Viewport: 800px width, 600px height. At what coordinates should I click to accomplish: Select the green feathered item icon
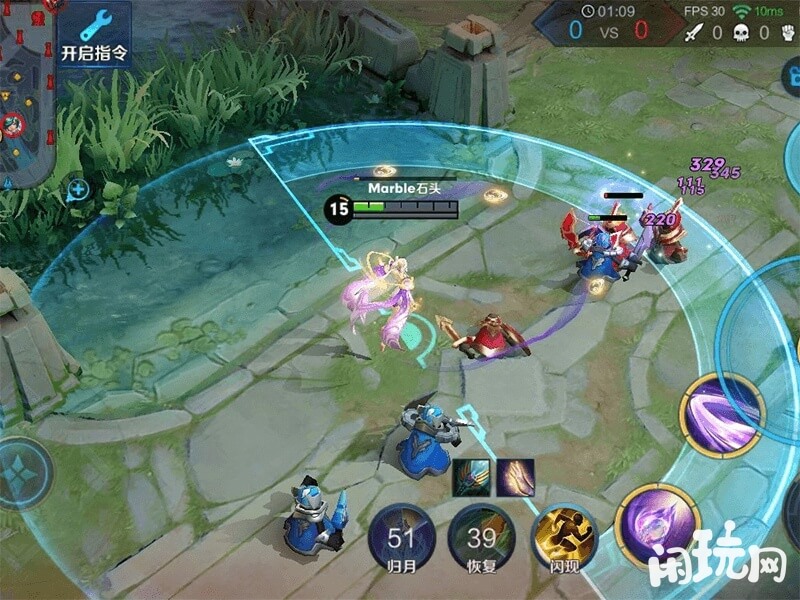coord(471,478)
